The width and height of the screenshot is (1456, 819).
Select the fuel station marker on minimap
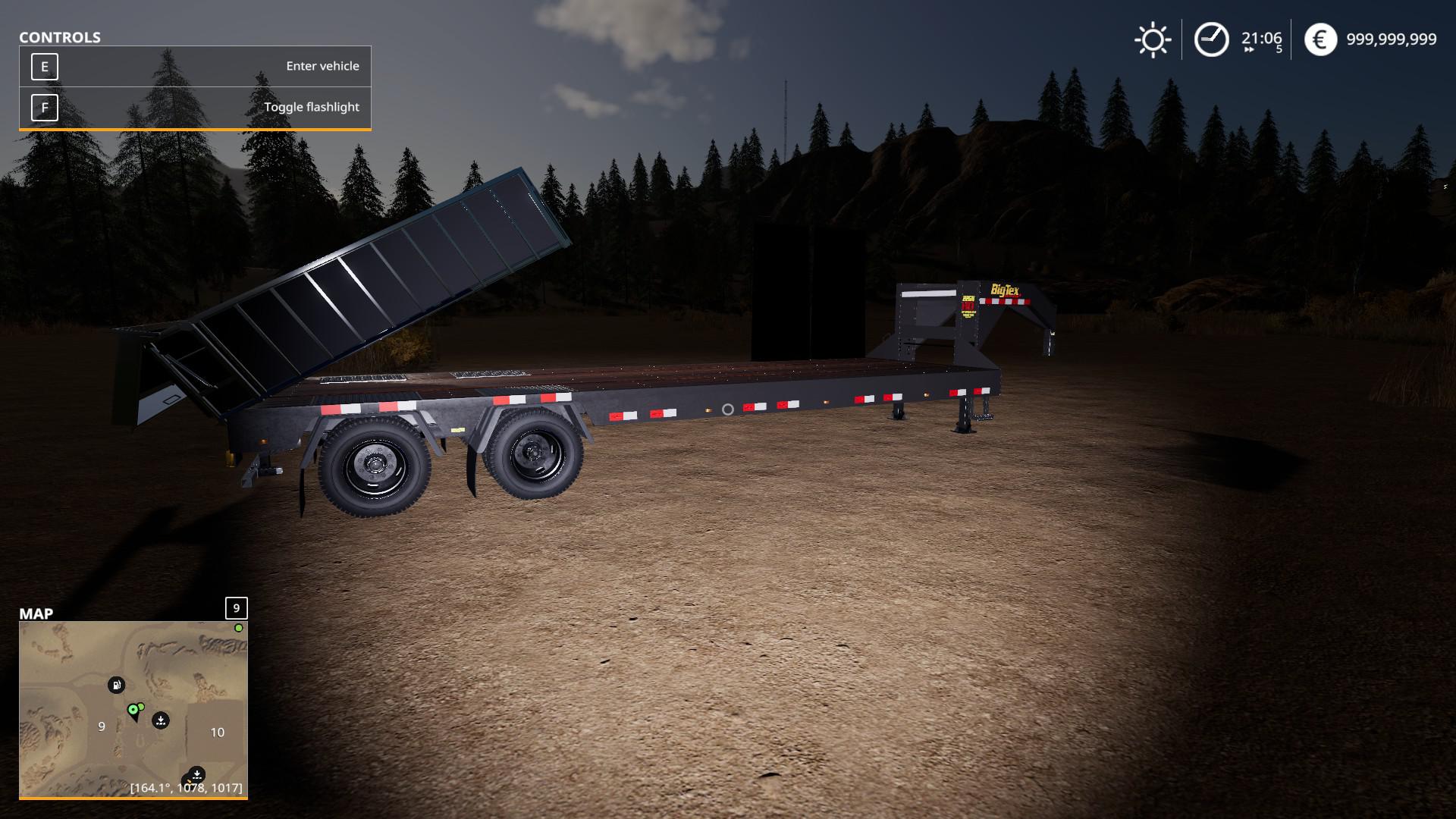click(x=116, y=686)
